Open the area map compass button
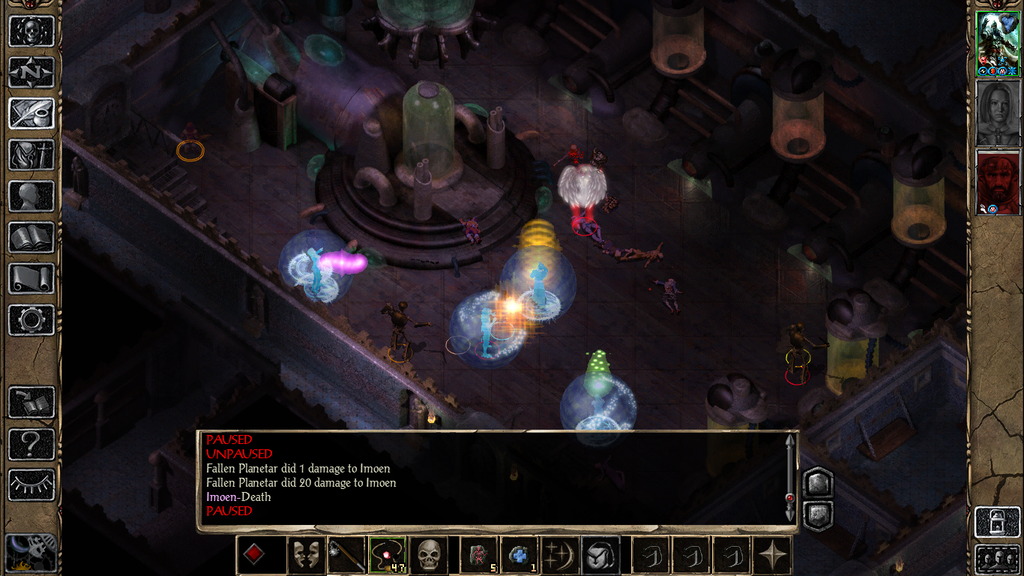 (31, 72)
